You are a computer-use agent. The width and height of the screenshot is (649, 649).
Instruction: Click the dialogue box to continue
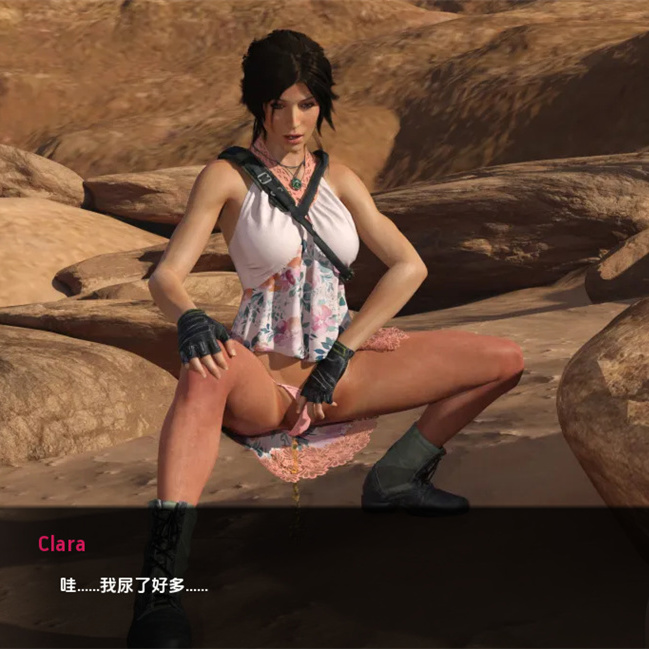click(324, 580)
